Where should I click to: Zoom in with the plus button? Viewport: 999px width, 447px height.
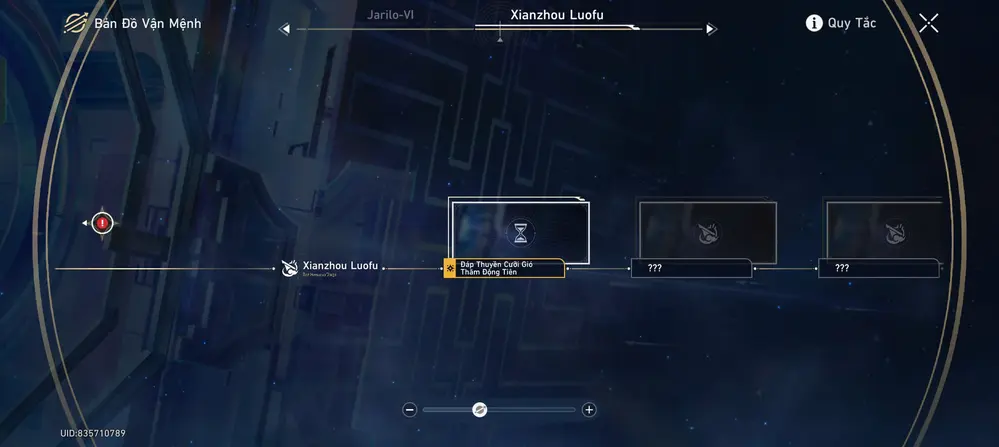[589, 409]
